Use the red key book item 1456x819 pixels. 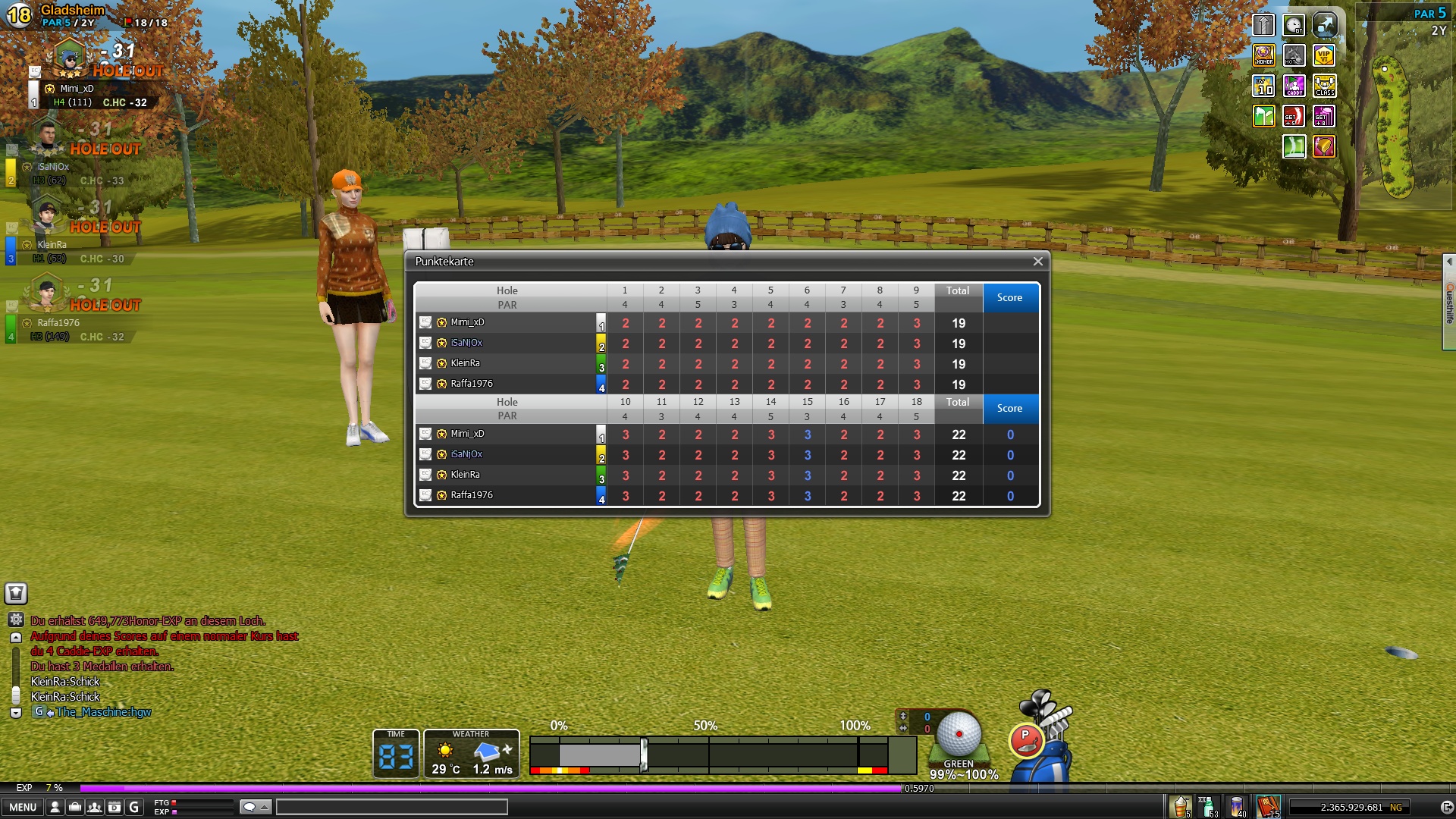pos(1269,806)
